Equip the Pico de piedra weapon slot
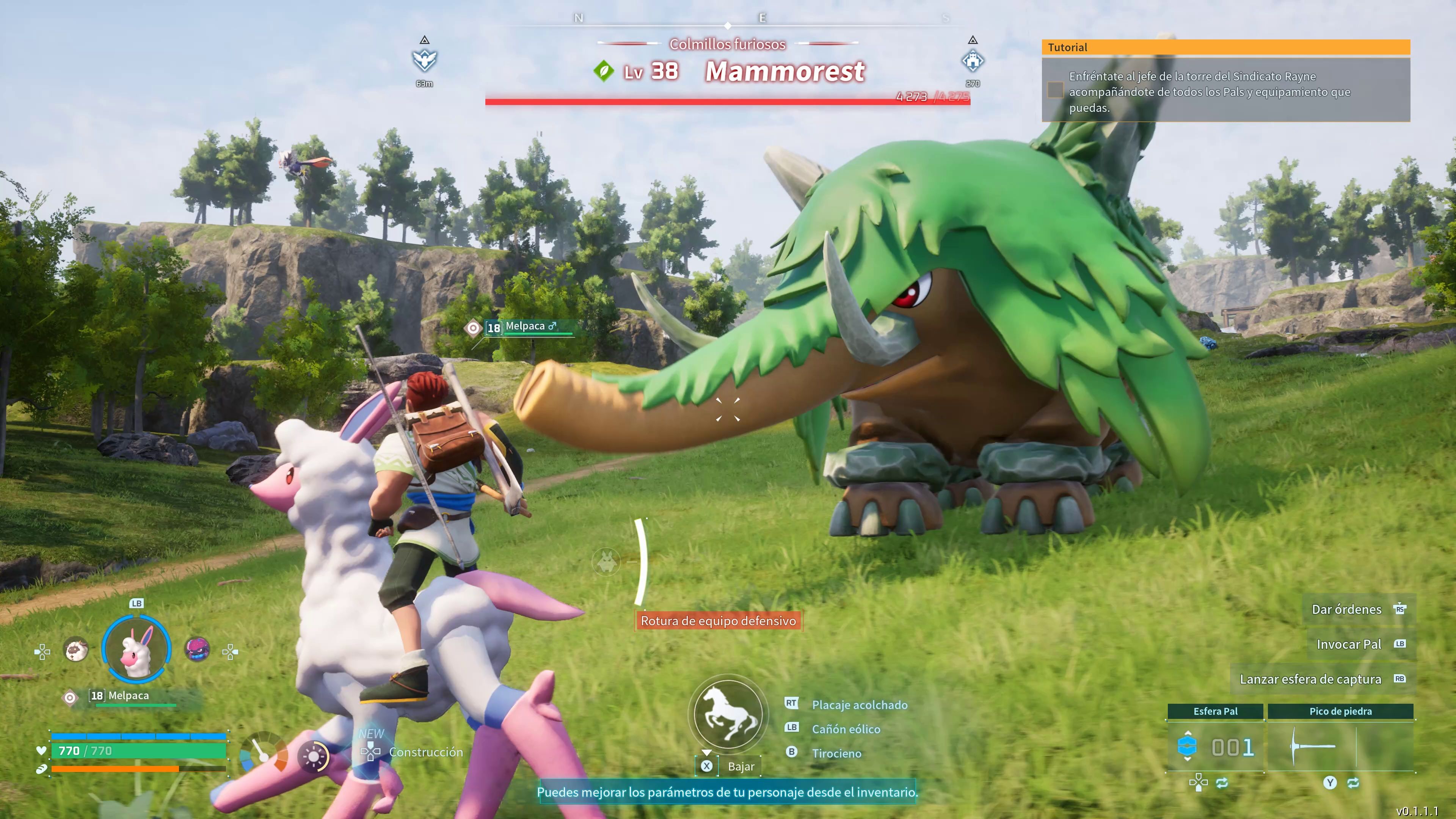Image resolution: width=1456 pixels, height=819 pixels. tap(1340, 746)
